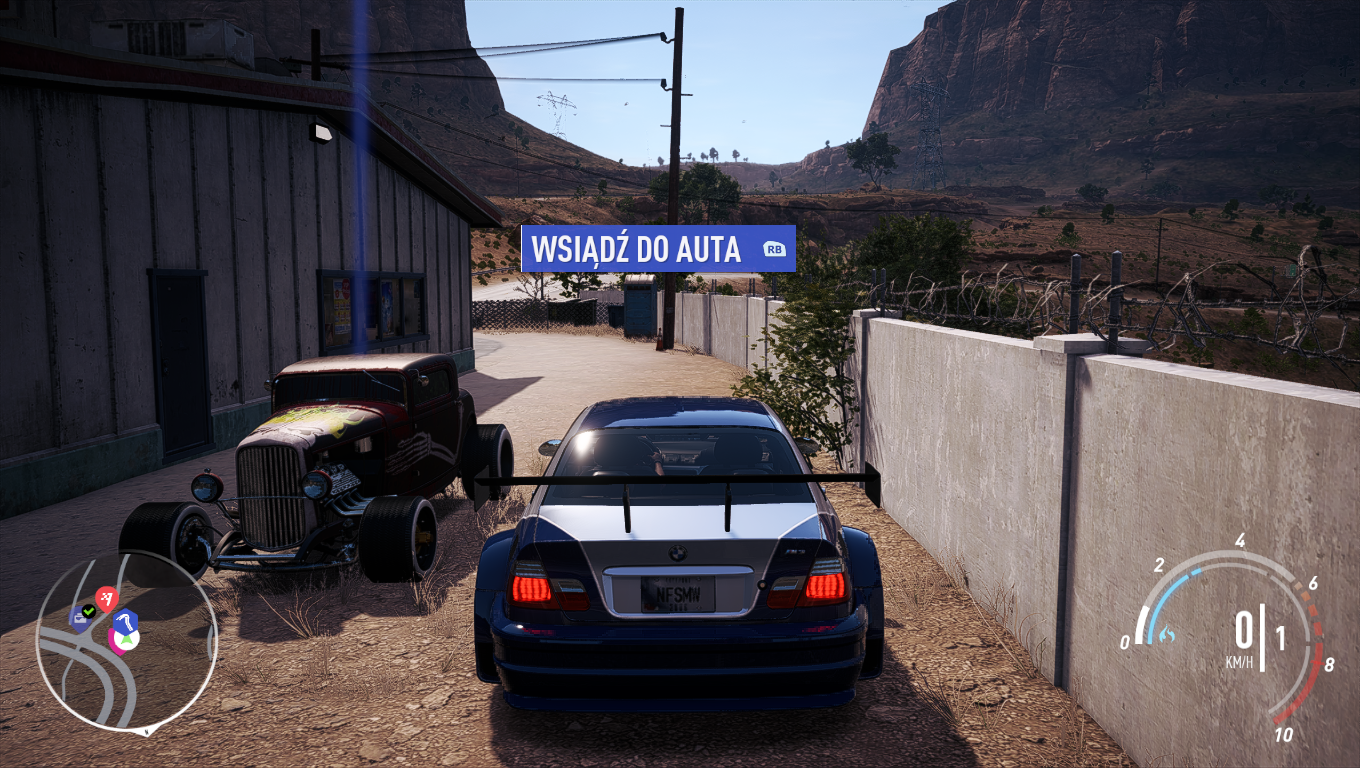1360x768 pixels.
Task: Click the blue hexagon derelict car marker
Action: (x=124, y=621)
